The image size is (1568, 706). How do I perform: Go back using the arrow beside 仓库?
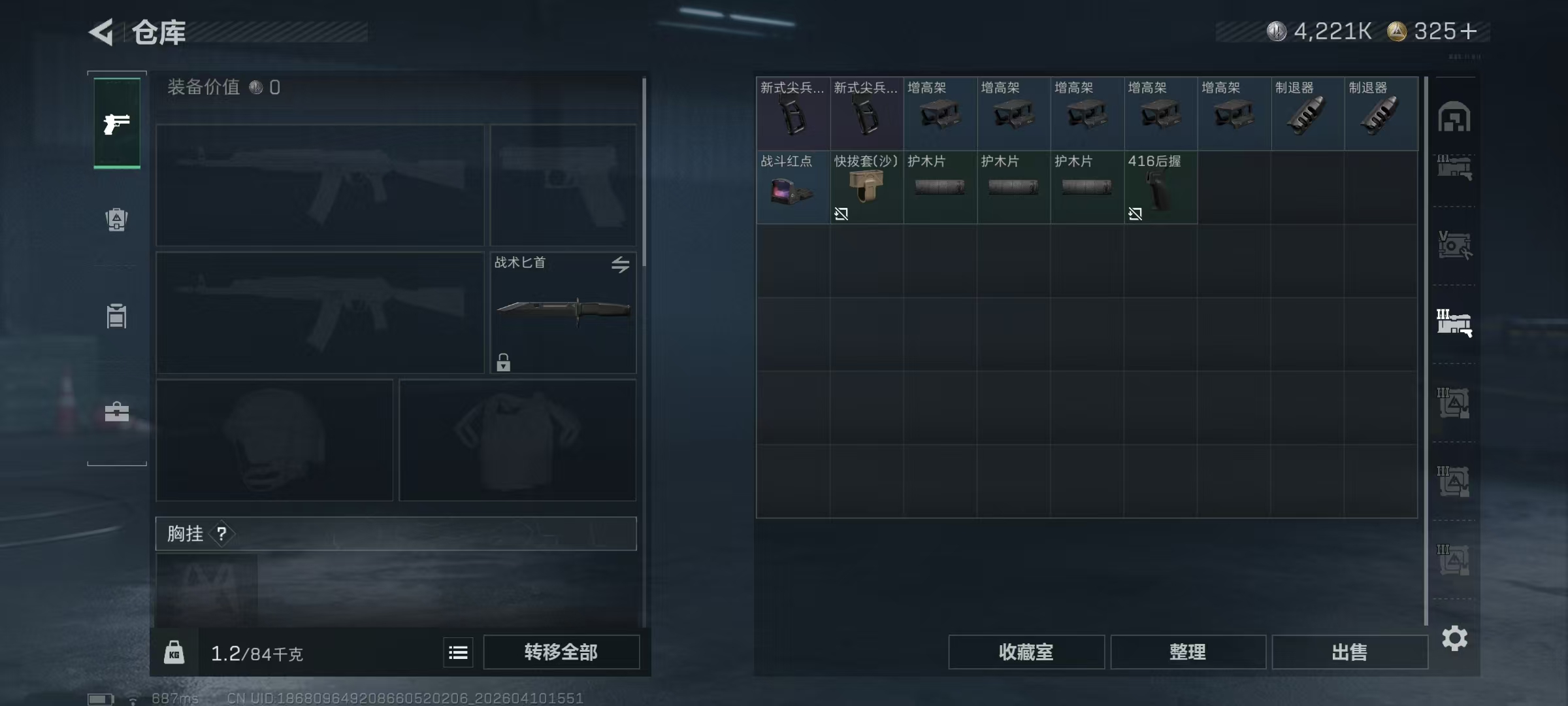(x=101, y=31)
